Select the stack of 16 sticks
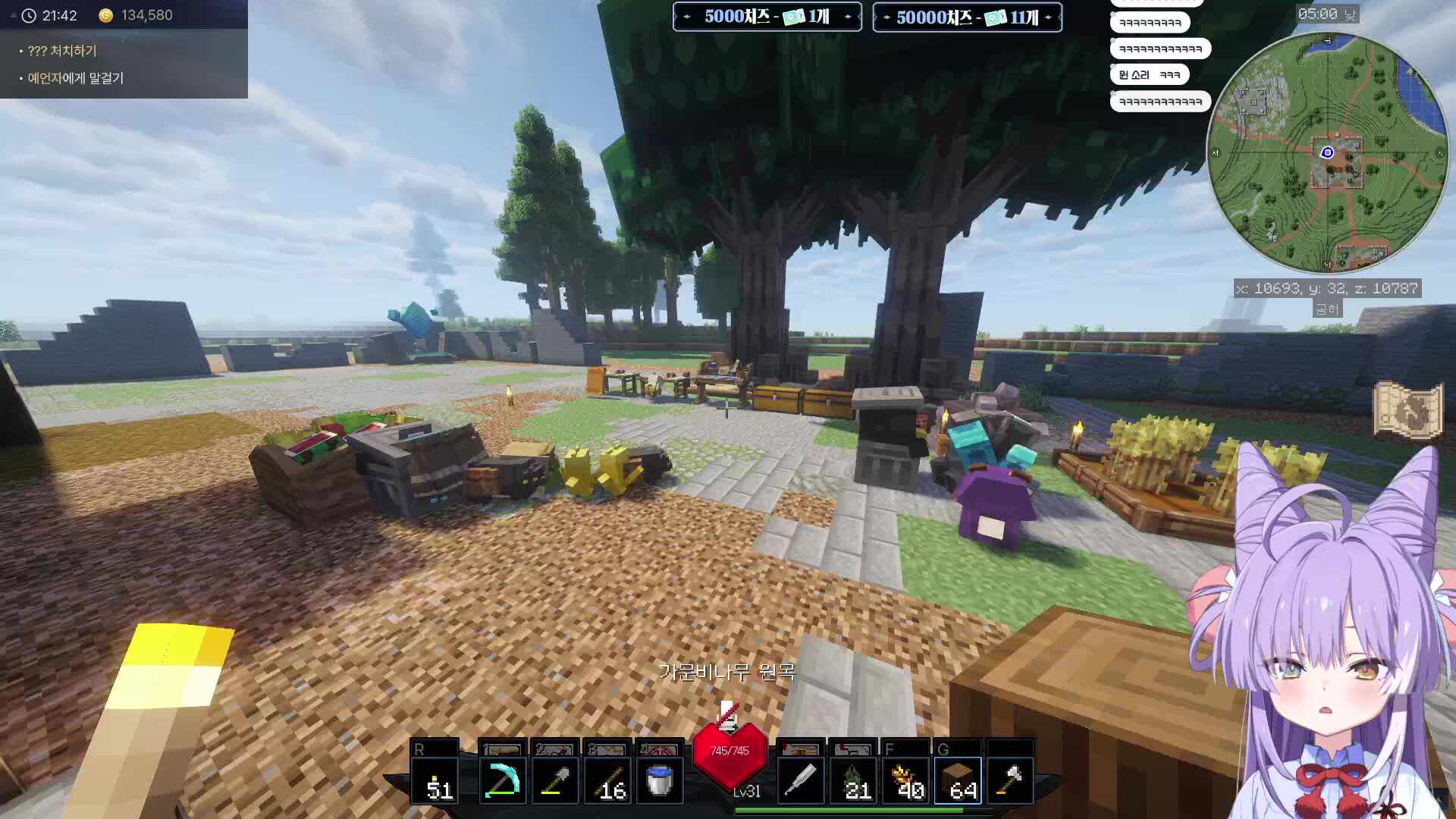Image resolution: width=1456 pixels, height=819 pixels. (607, 780)
